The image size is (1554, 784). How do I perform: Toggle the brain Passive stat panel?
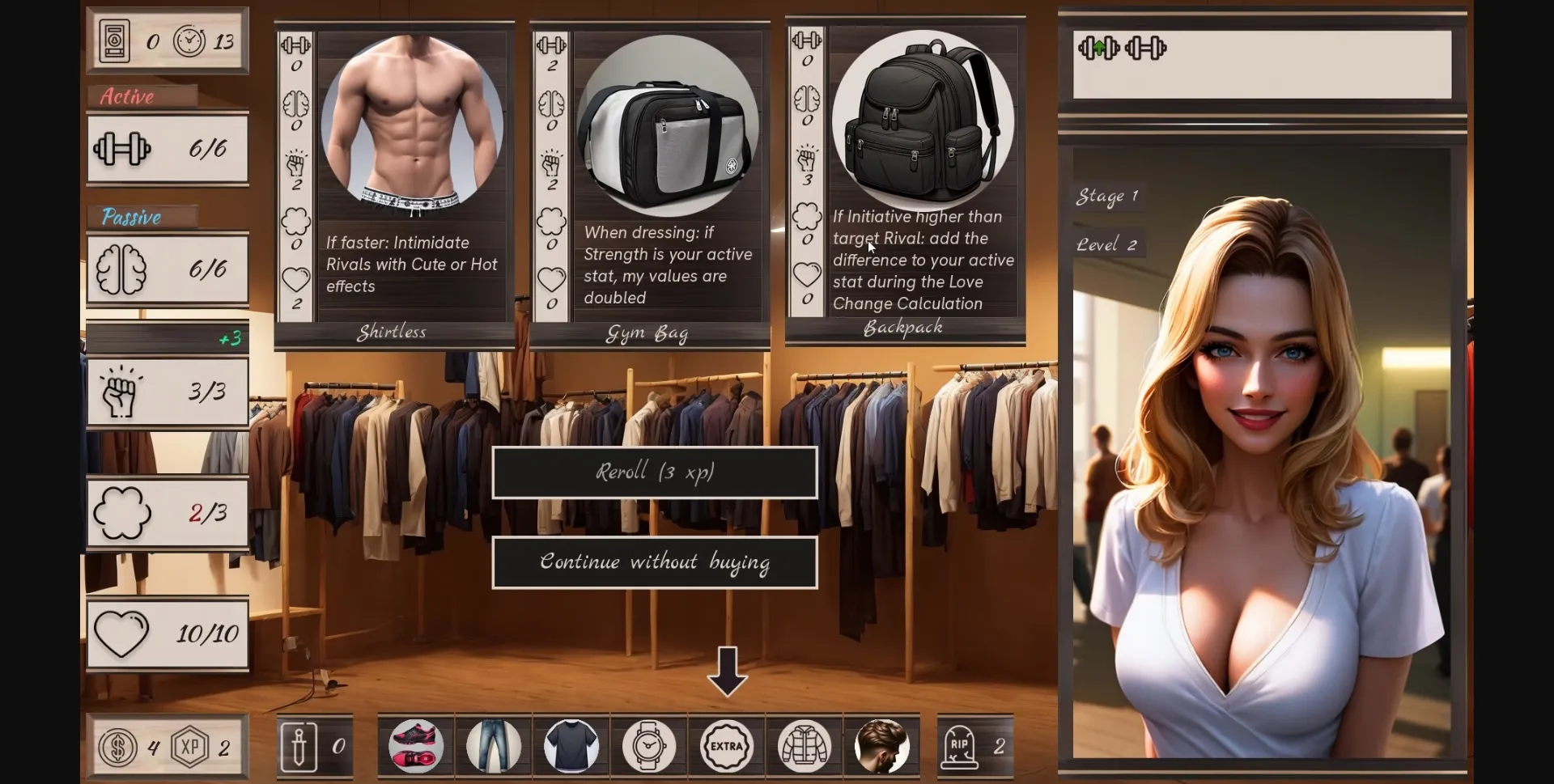168,269
